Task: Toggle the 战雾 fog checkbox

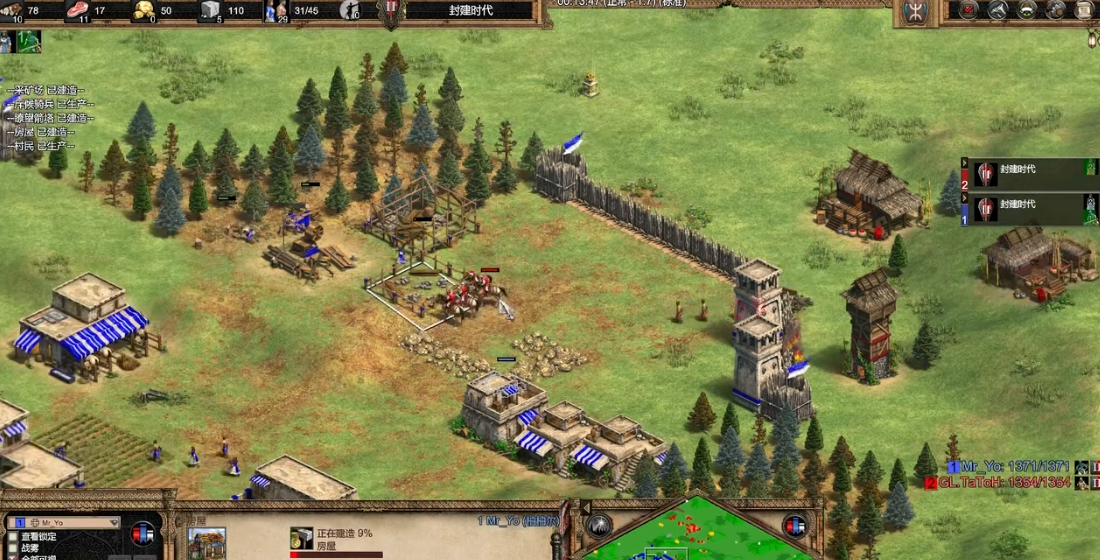Action: coord(13,548)
